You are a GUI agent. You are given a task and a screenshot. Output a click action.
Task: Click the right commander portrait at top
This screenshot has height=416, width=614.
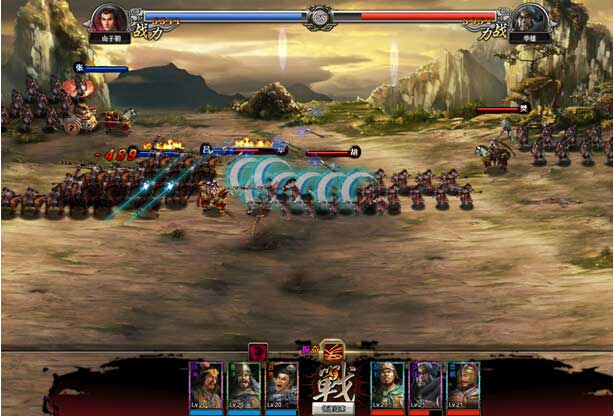529,18
